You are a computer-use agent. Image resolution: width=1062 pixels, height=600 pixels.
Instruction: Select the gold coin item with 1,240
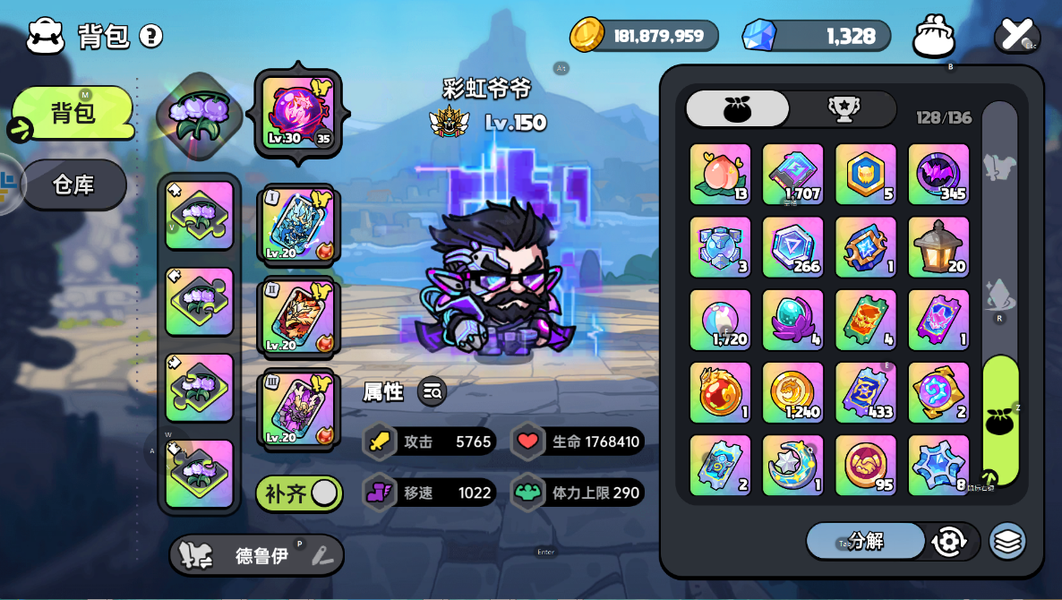click(793, 393)
